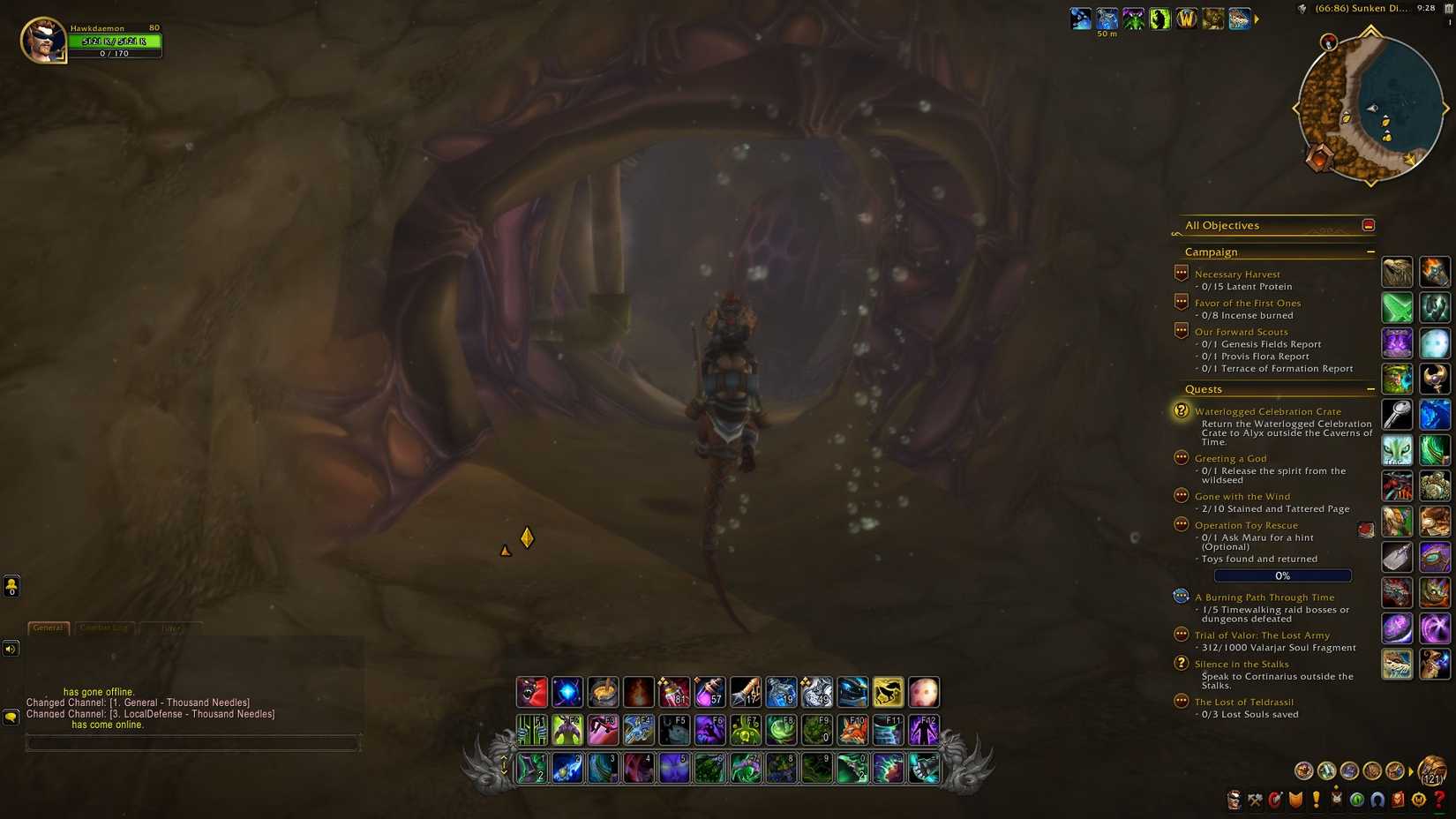The width and height of the screenshot is (1456, 819).
Task: Switch to the Combat Log chat tab
Action: pyautogui.click(x=103, y=627)
